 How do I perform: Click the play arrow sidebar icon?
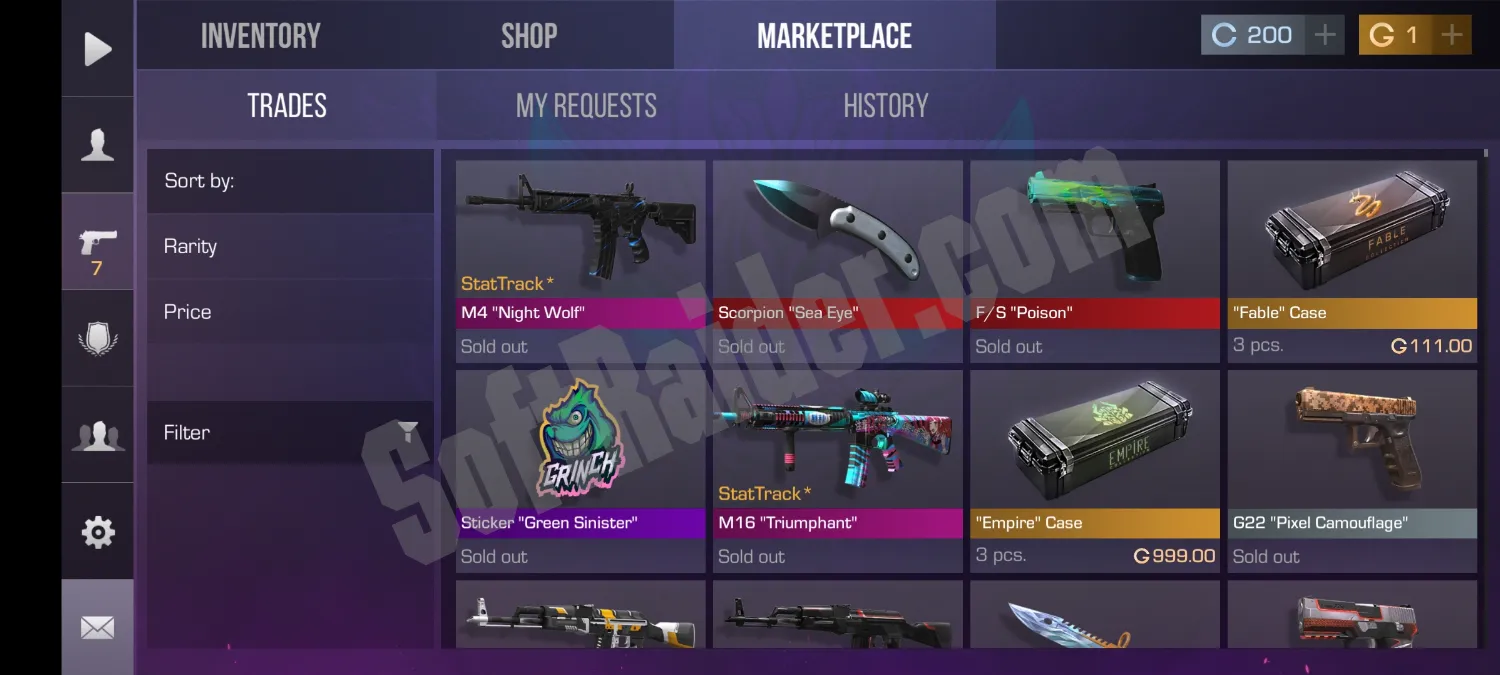[x=97, y=48]
